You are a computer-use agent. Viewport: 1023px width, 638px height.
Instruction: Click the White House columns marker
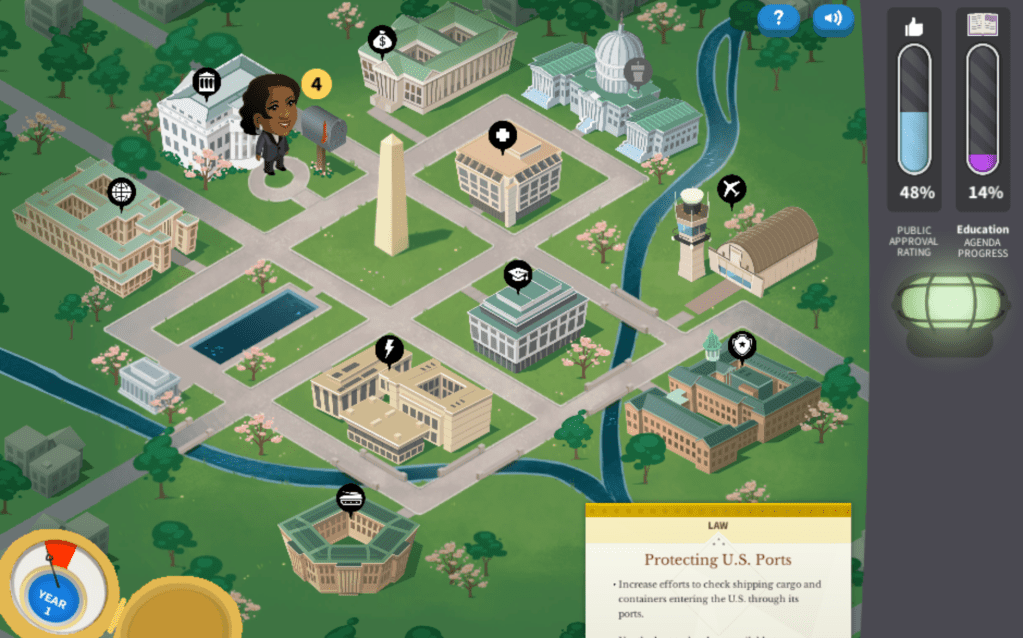(206, 82)
